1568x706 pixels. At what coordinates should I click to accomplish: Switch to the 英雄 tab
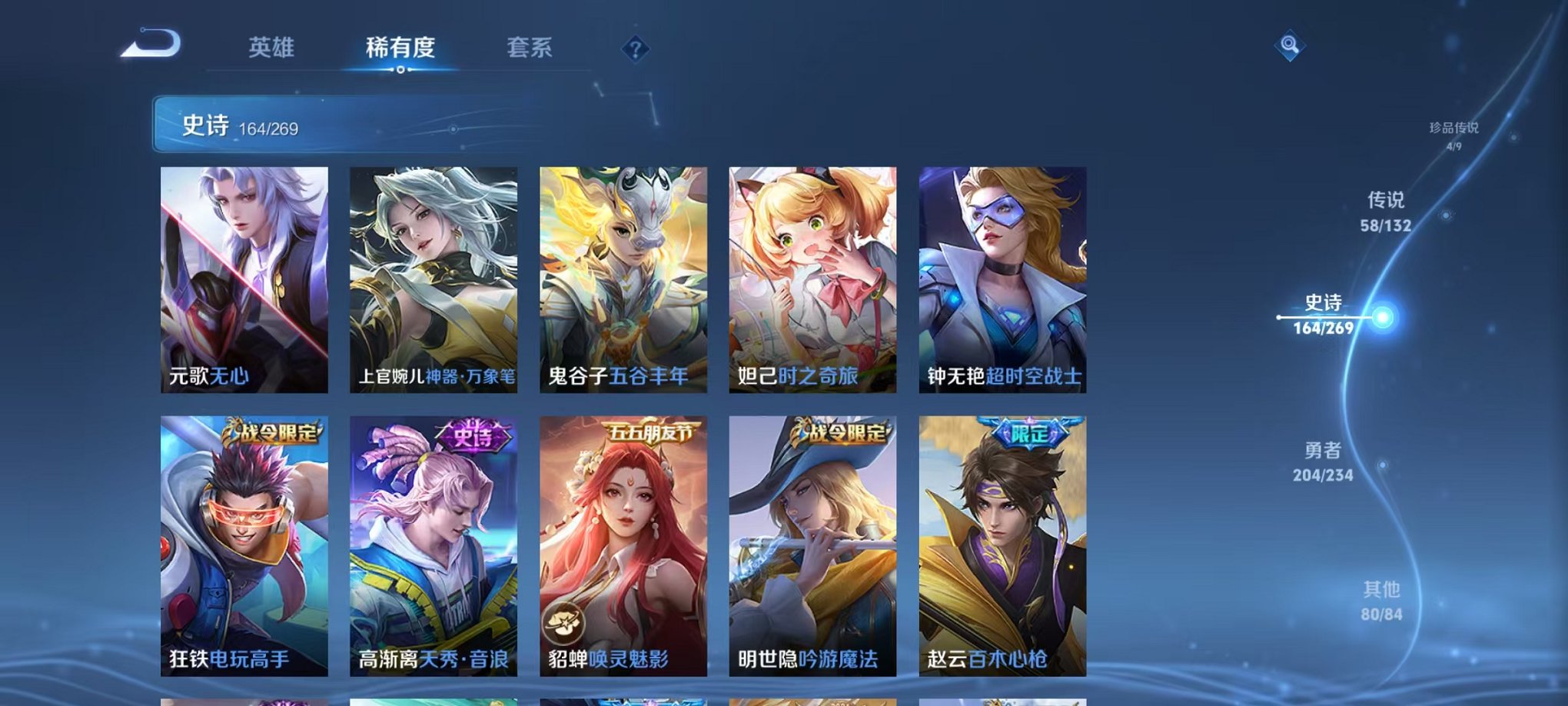(273, 48)
